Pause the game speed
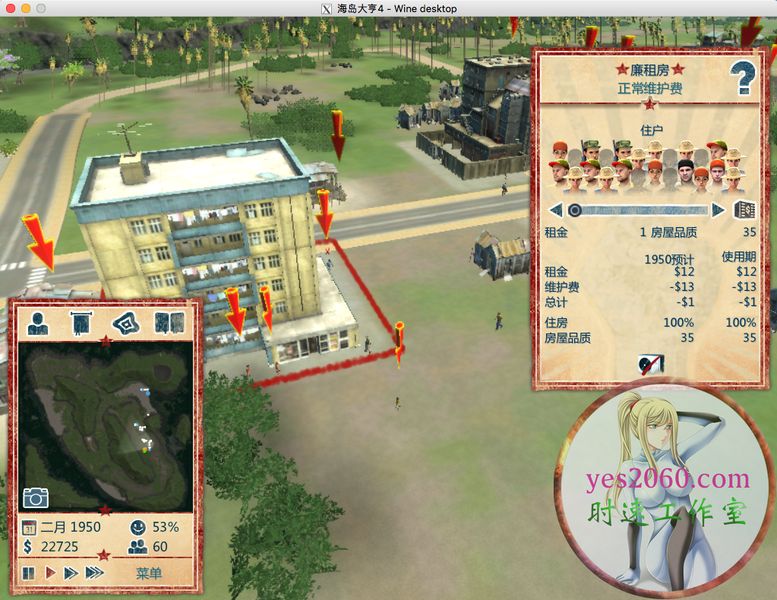Screen dimensions: 777x600 [x=28, y=573]
